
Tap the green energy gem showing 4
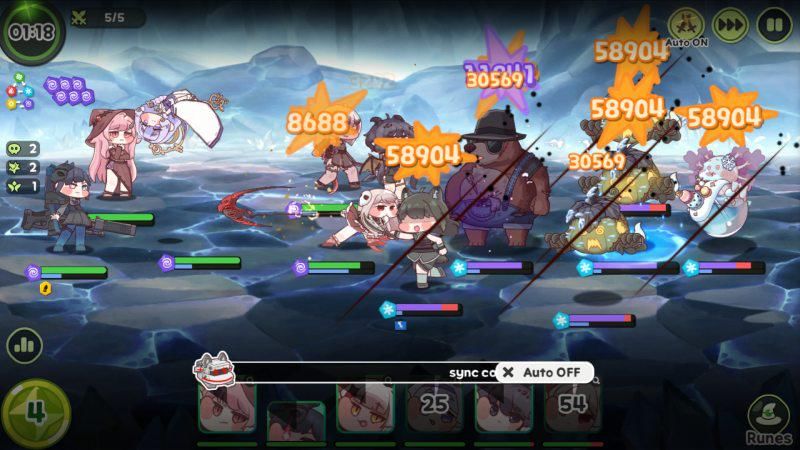[x=35, y=413]
